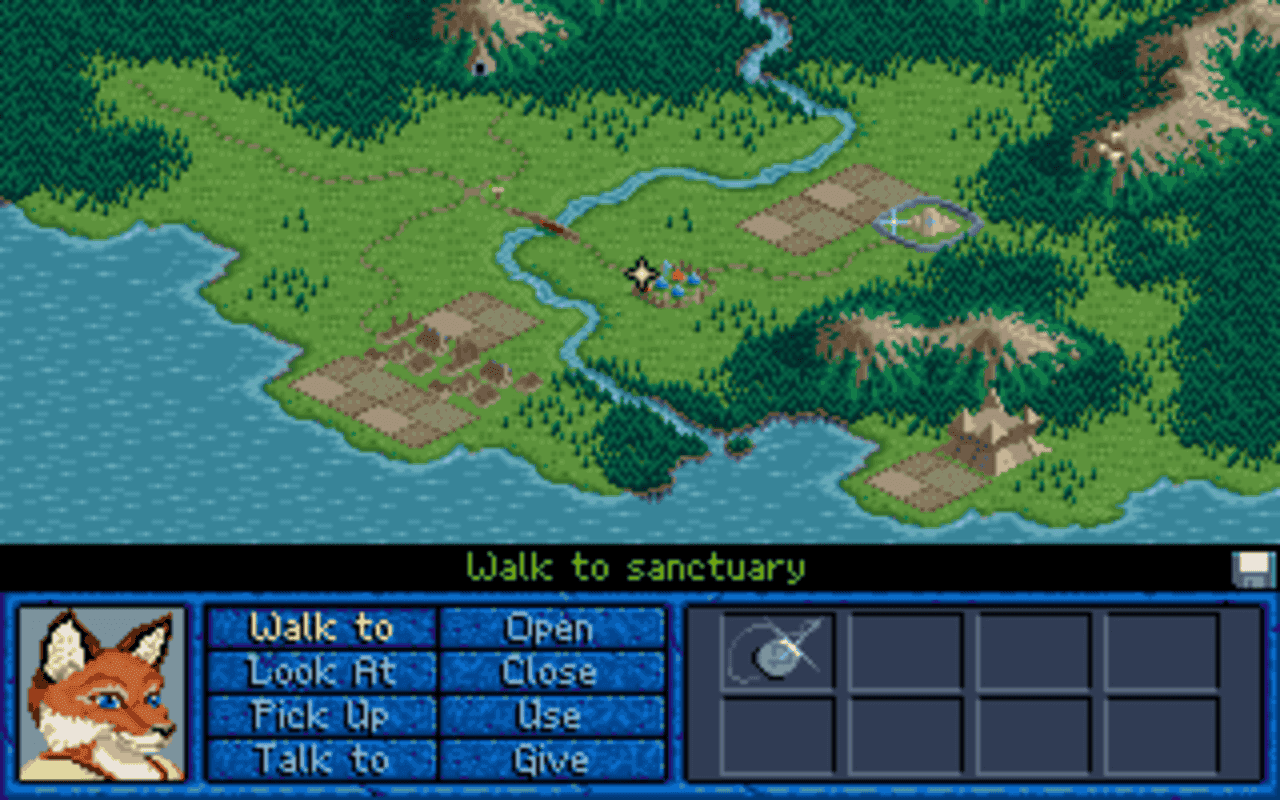Select the Pick Up verb

[322, 716]
